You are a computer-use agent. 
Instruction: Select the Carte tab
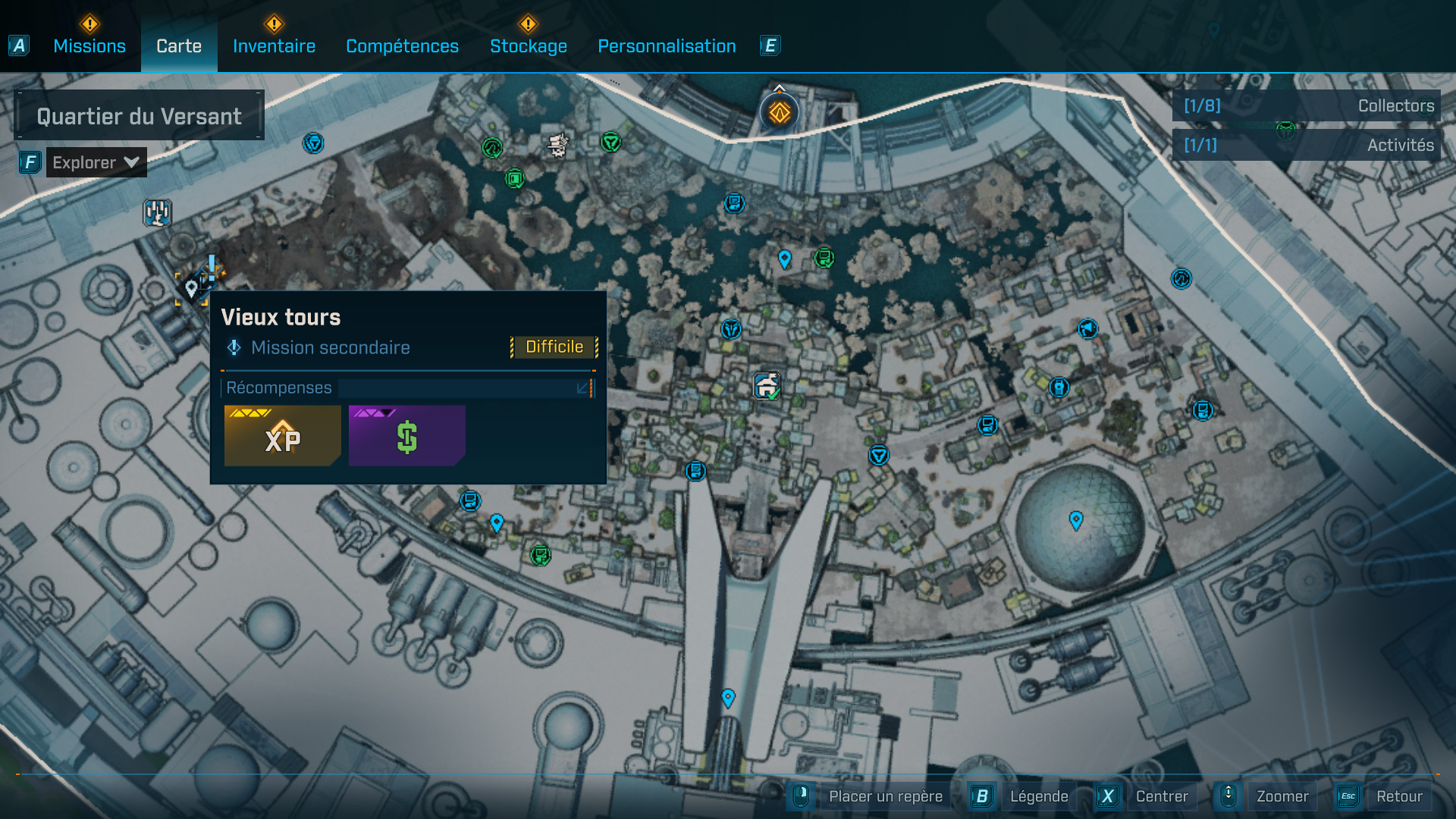click(x=179, y=46)
